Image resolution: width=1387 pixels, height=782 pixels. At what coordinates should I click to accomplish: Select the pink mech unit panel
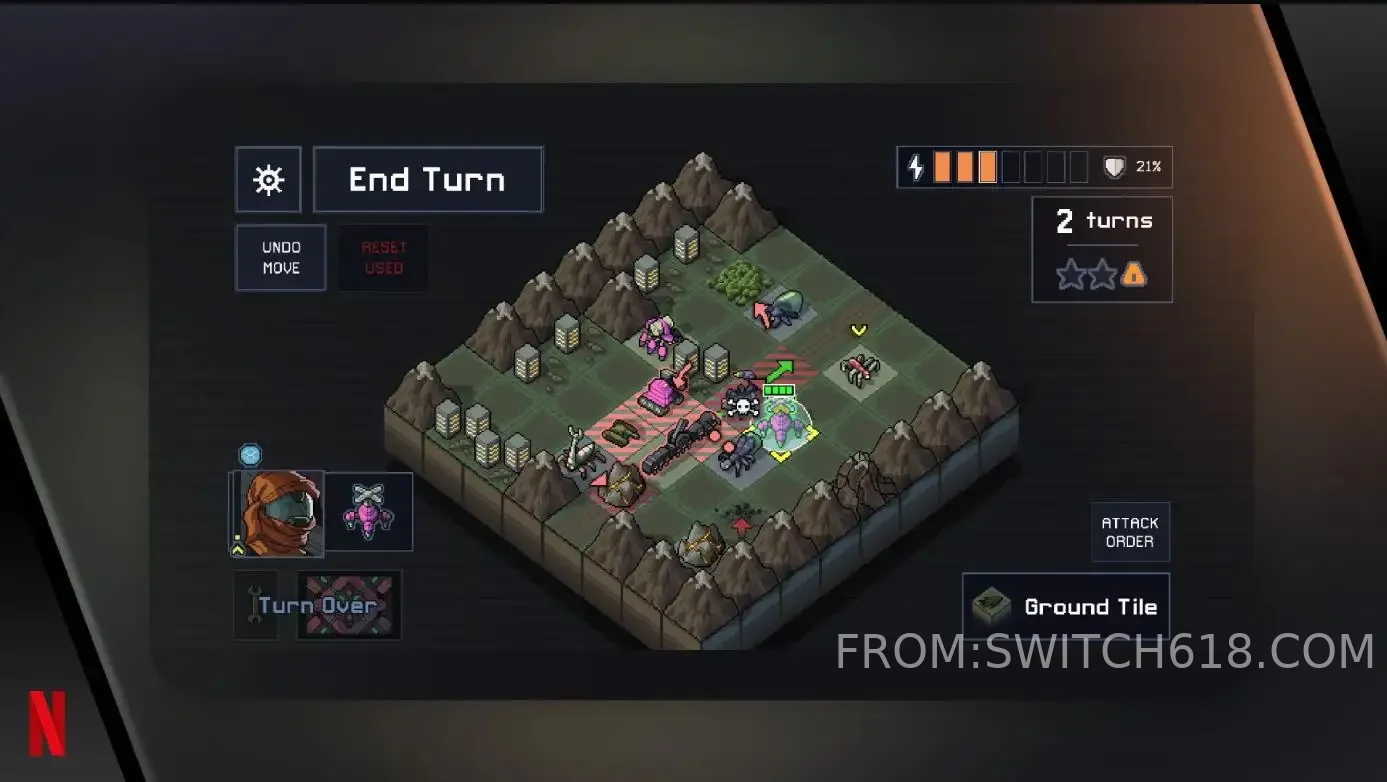tap(369, 512)
